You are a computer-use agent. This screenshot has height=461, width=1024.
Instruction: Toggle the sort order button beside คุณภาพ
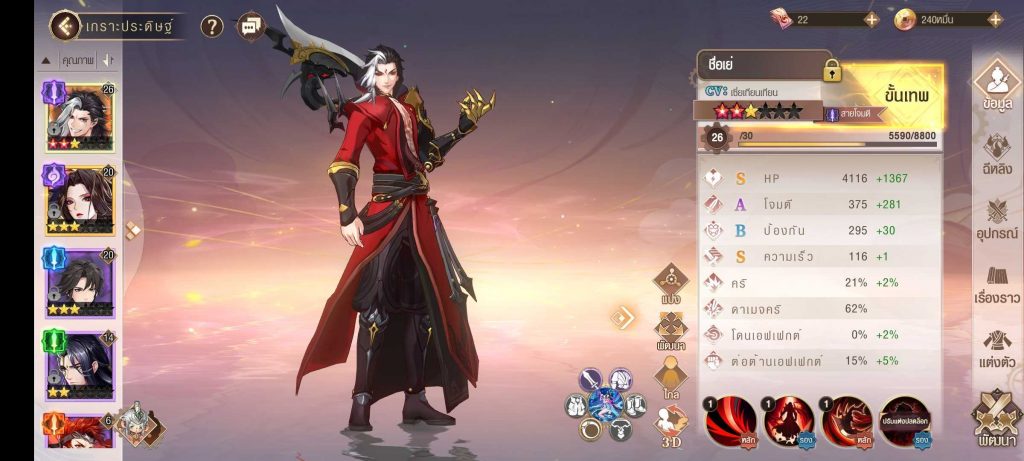pos(108,60)
